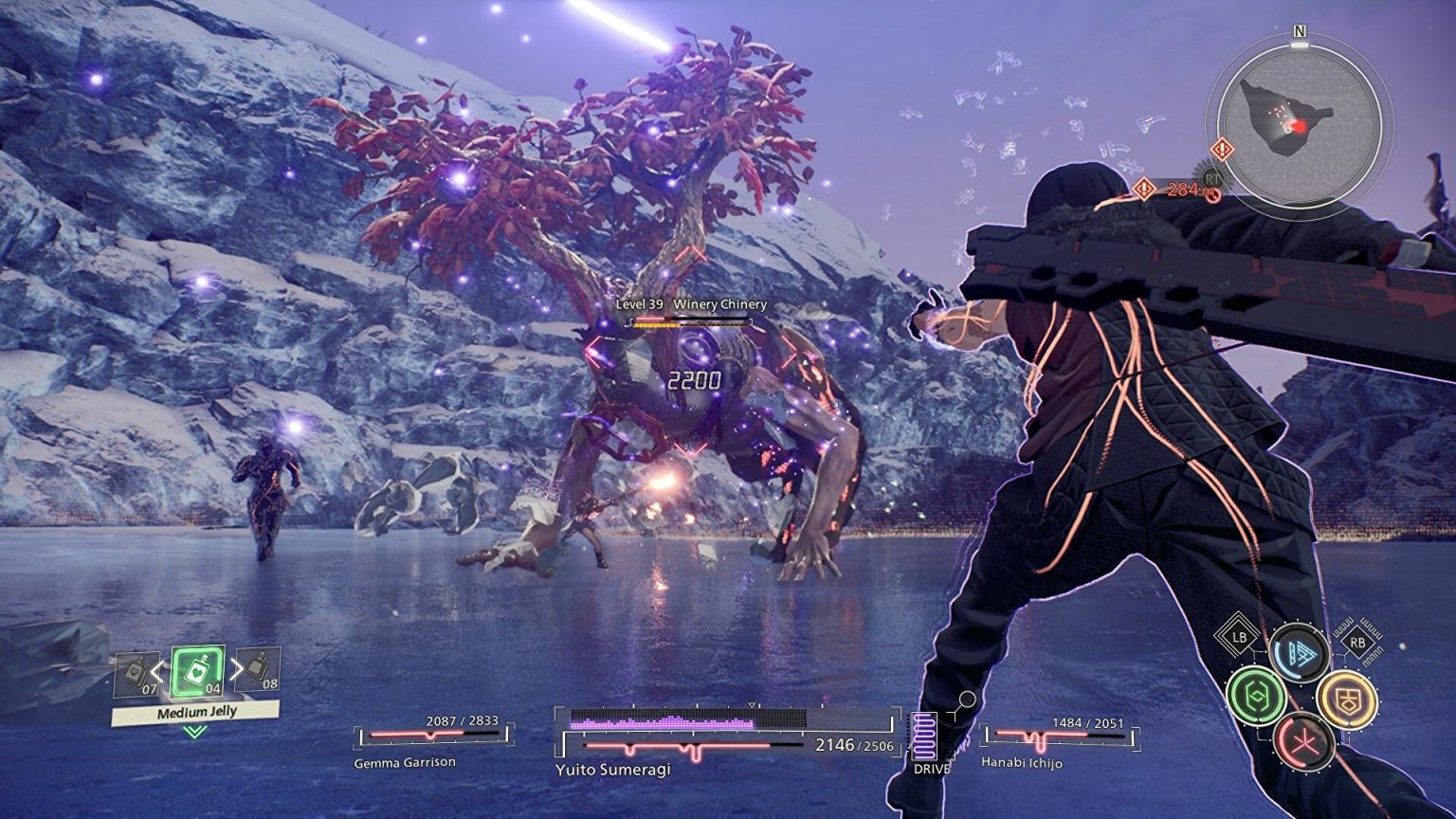Screen dimensions: 1456x819
Task: Click the DRIVE gauge icon
Action: 925,735
